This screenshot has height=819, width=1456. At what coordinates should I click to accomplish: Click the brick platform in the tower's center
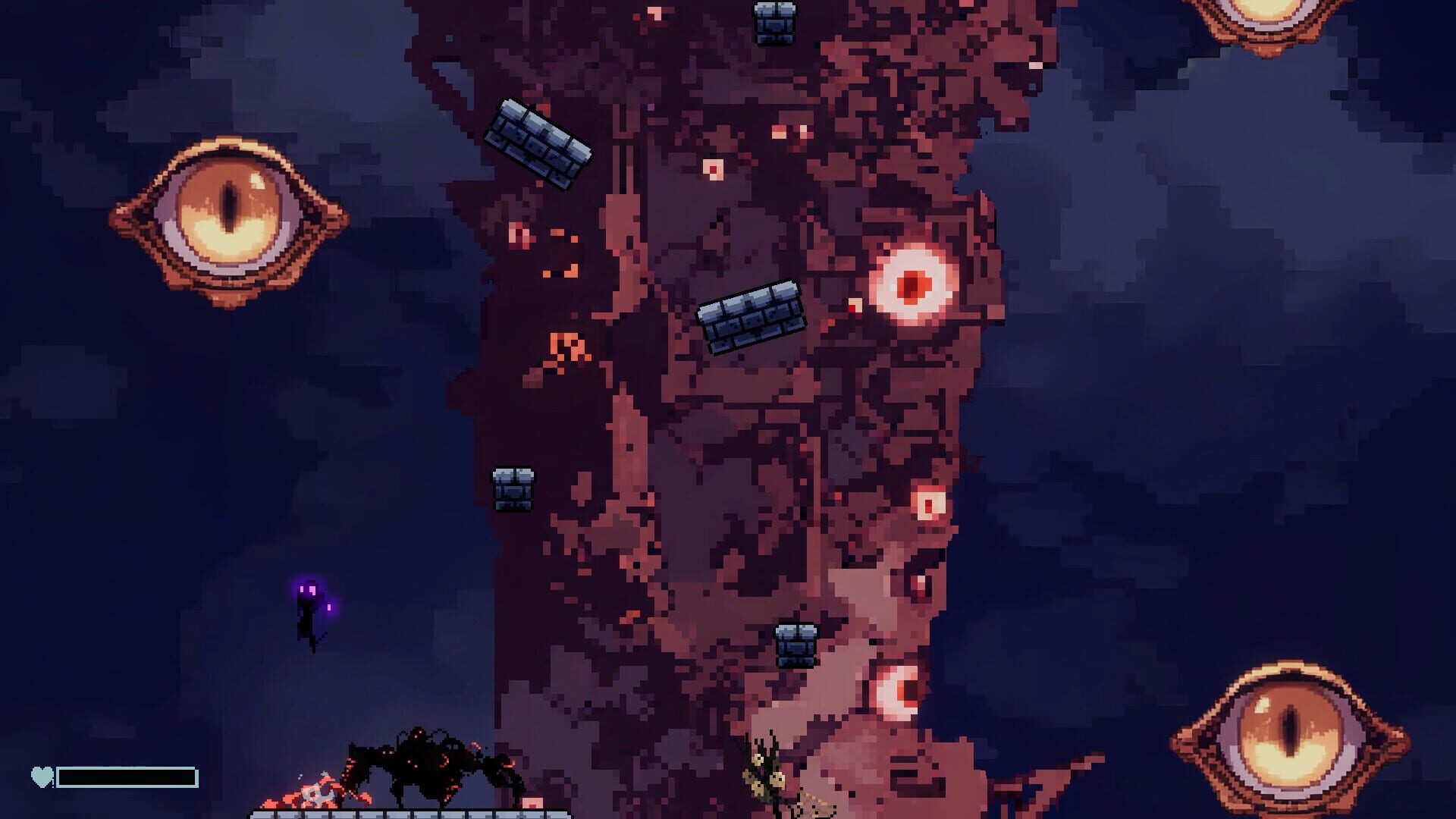coord(751,318)
